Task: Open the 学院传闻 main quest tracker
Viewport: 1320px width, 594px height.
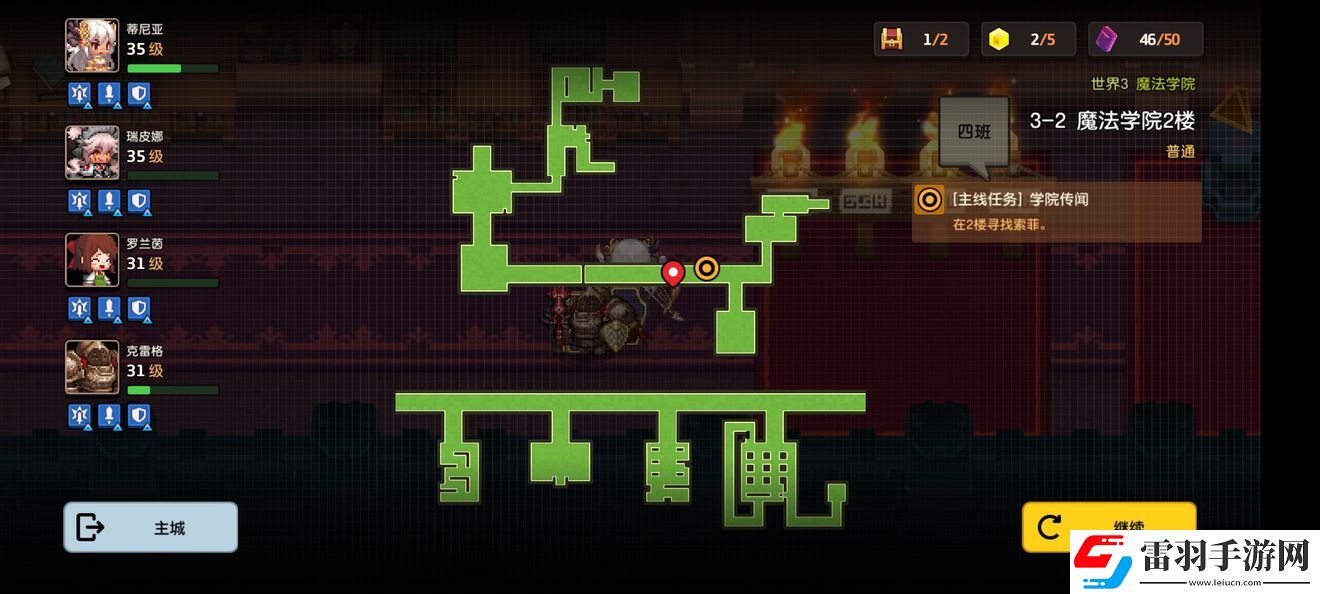Action: pos(1056,211)
